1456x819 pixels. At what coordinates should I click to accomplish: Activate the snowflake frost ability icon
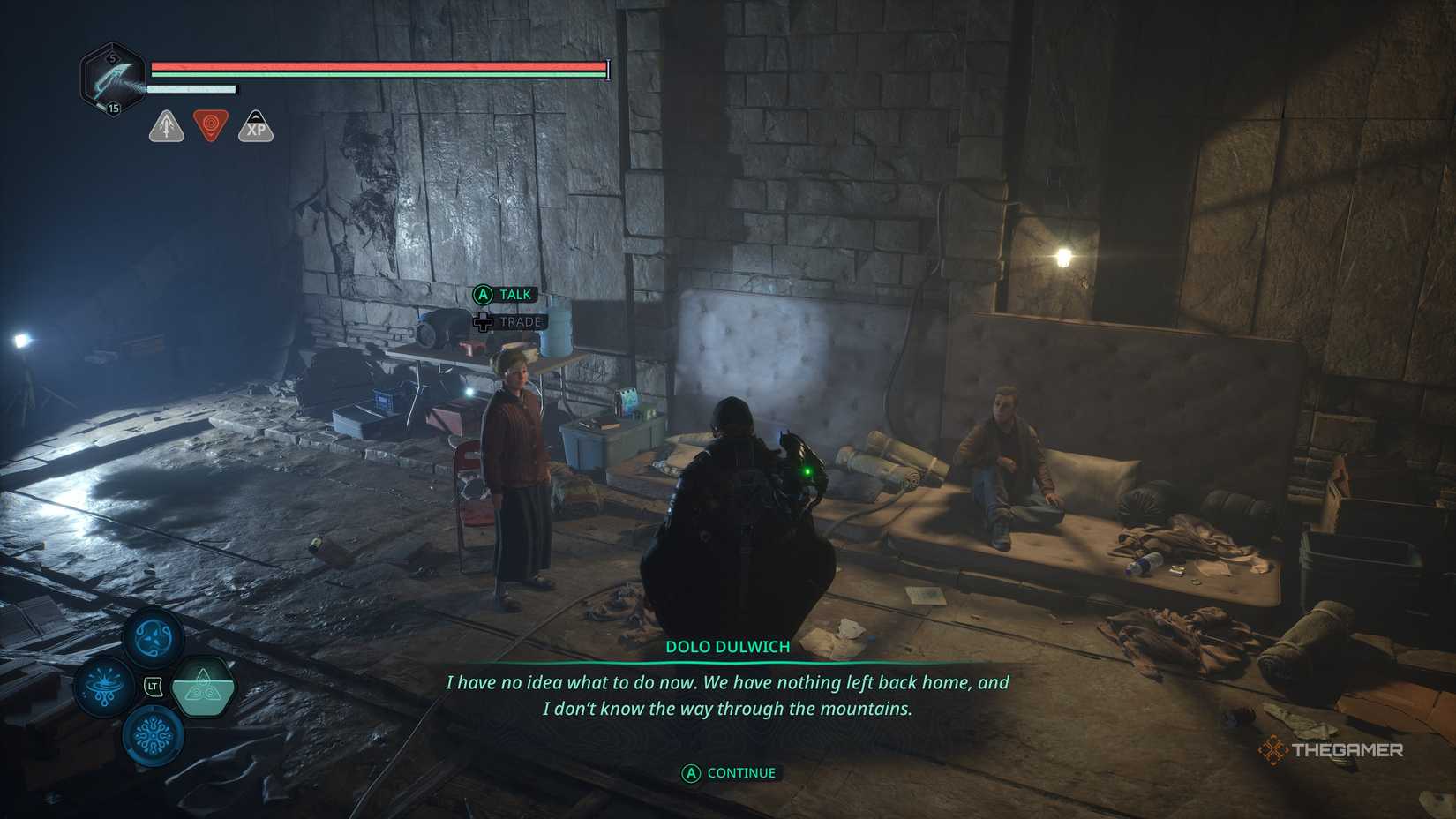pyautogui.click(x=154, y=735)
